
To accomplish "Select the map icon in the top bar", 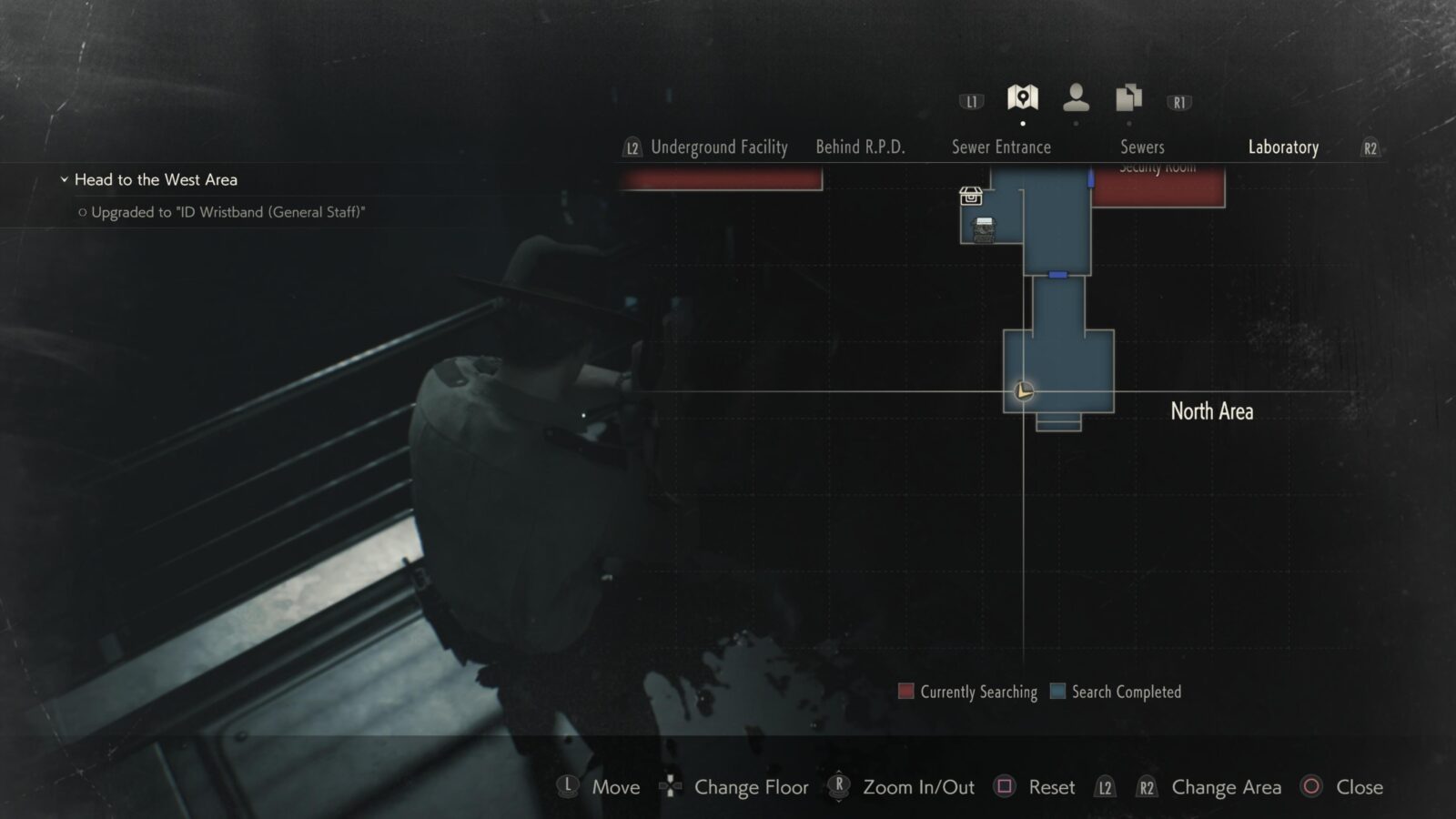I will 1023,97.
